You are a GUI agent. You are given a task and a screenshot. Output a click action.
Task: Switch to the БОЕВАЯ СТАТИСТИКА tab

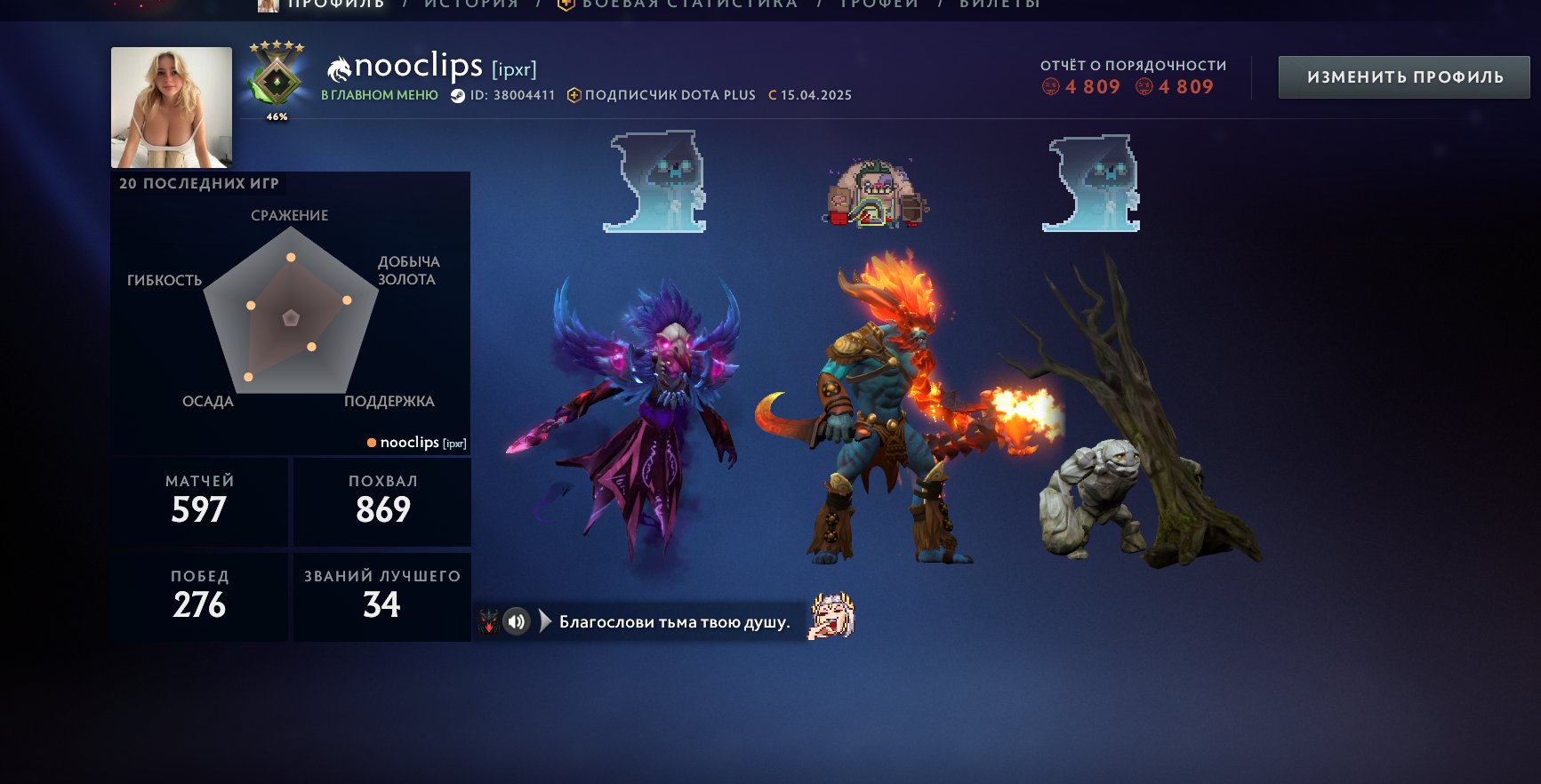(x=689, y=5)
